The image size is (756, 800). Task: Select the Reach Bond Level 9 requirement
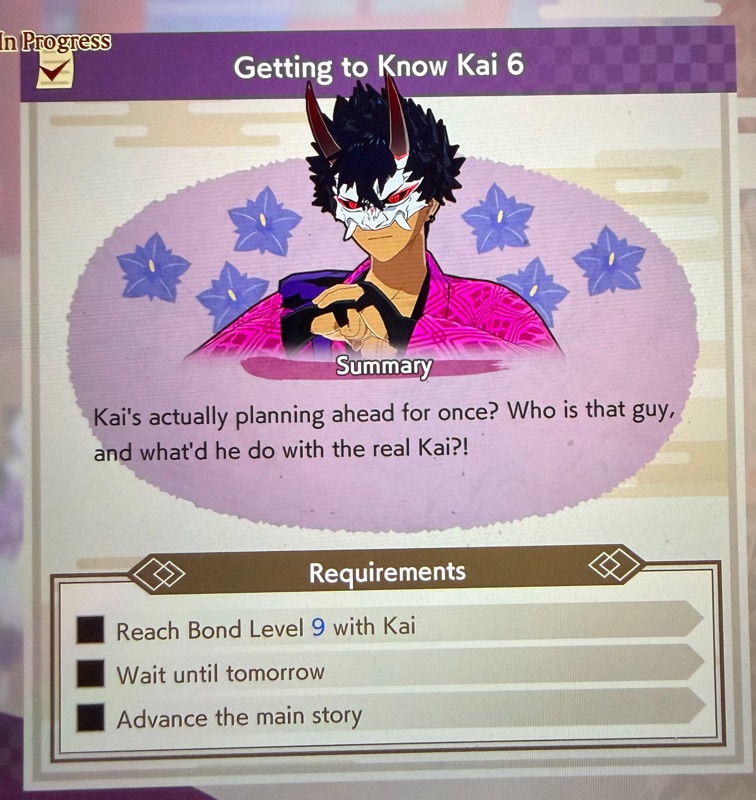click(265, 629)
